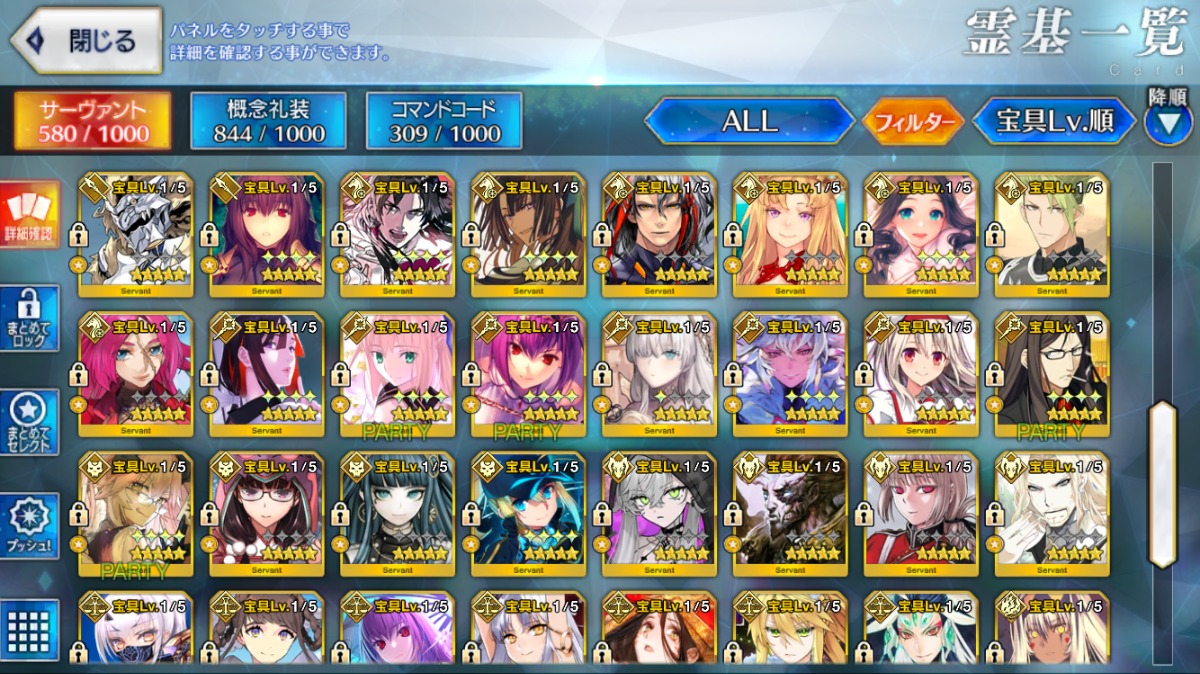Select the white armored knight servant card
Viewport: 1200px width, 674px height.
135,235
